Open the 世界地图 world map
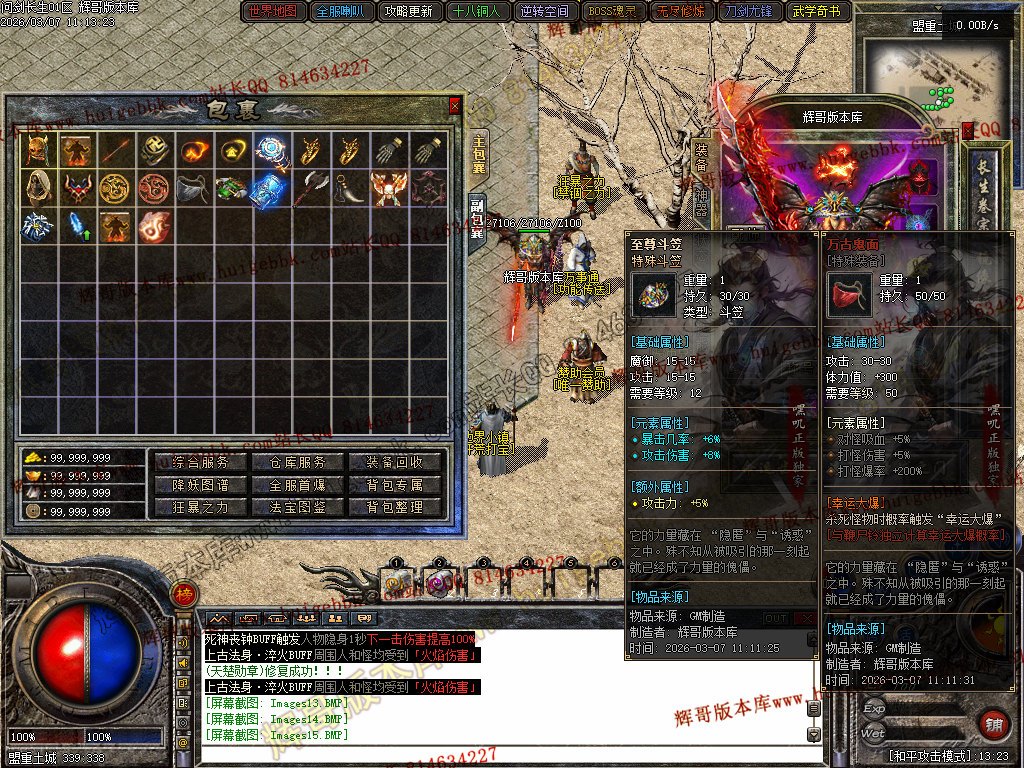Viewport: 1024px width, 768px height. (272, 12)
